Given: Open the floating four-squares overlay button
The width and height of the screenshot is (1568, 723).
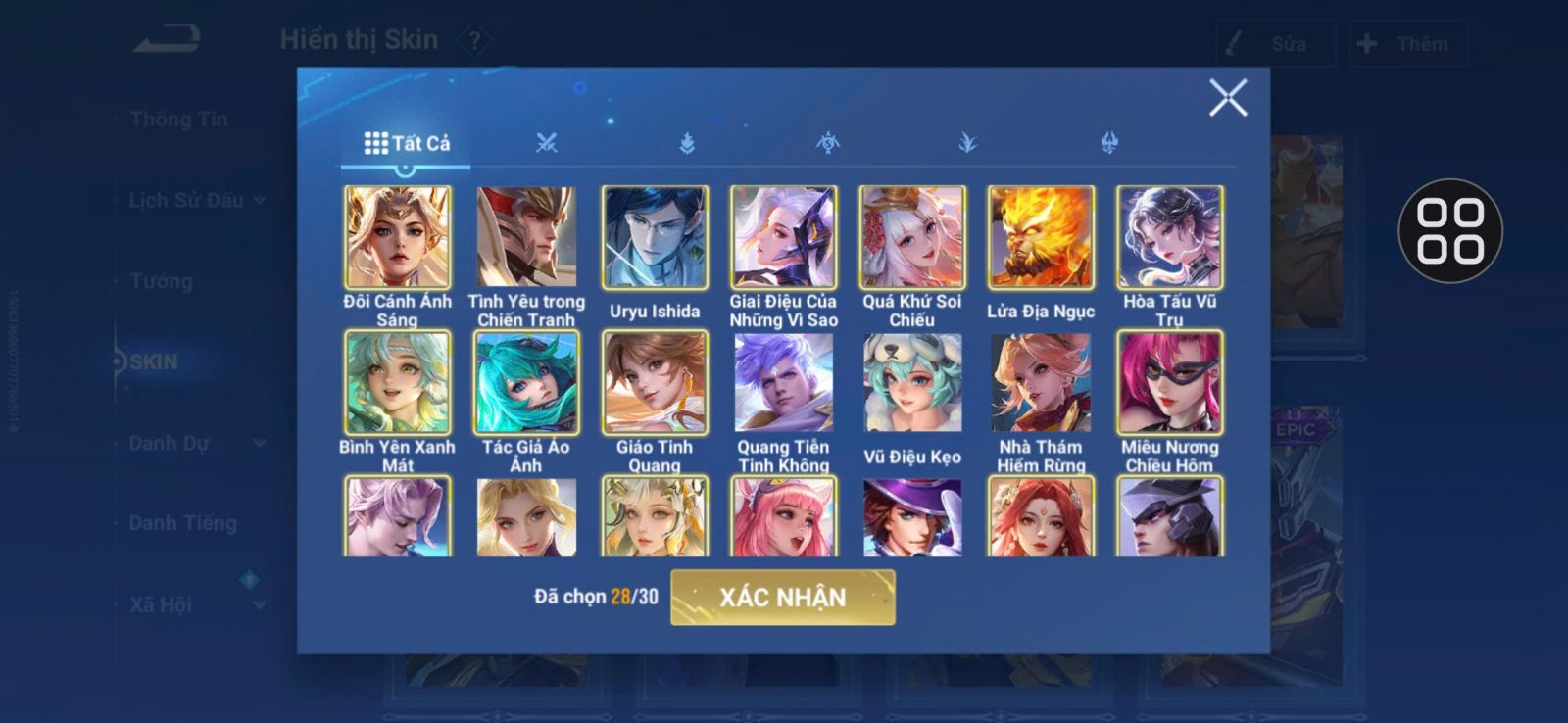Looking at the screenshot, I should [x=1449, y=231].
